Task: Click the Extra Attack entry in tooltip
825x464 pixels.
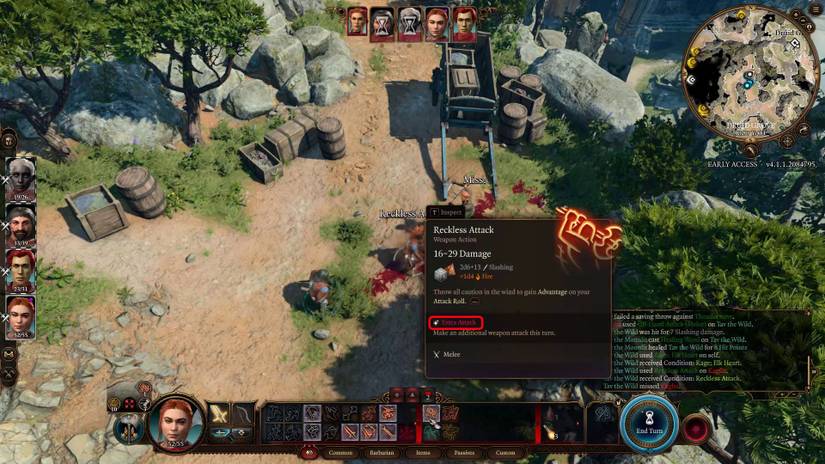Action: pos(456,322)
